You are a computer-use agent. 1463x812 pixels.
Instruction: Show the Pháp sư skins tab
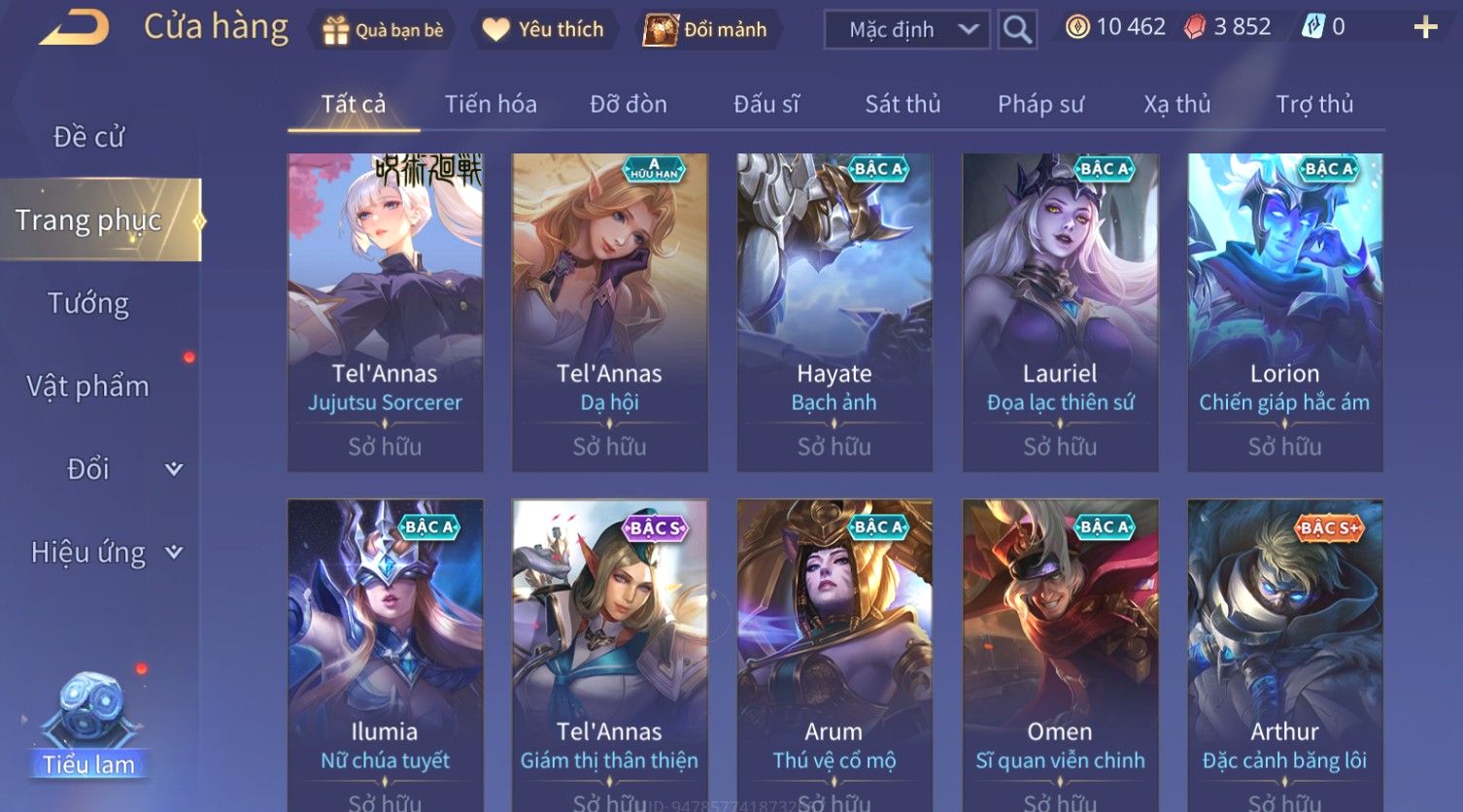tap(1040, 104)
